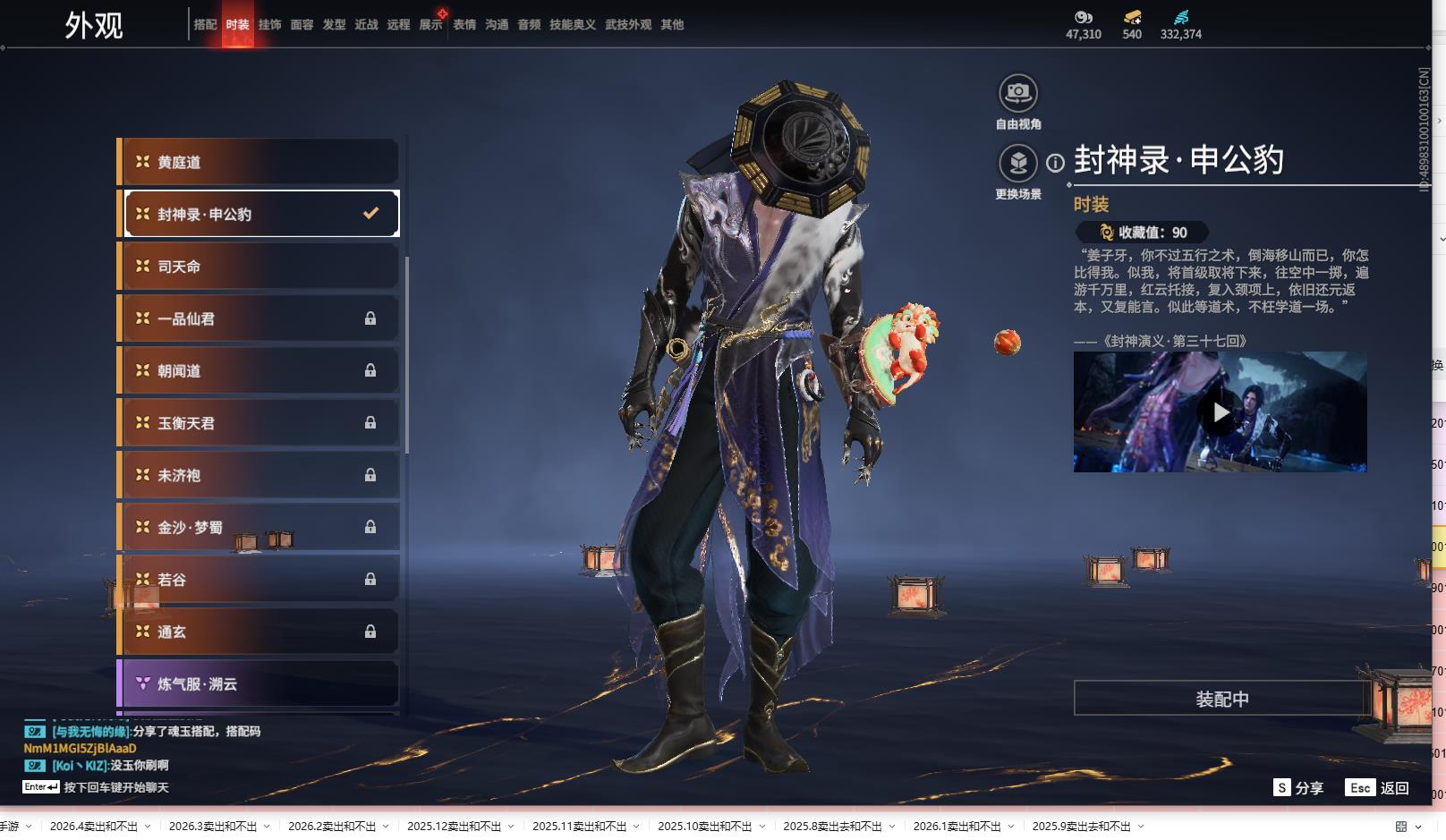Screen dimensions: 1446x840
Task: Open the 挂饰 tab
Action: pos(269,25)
